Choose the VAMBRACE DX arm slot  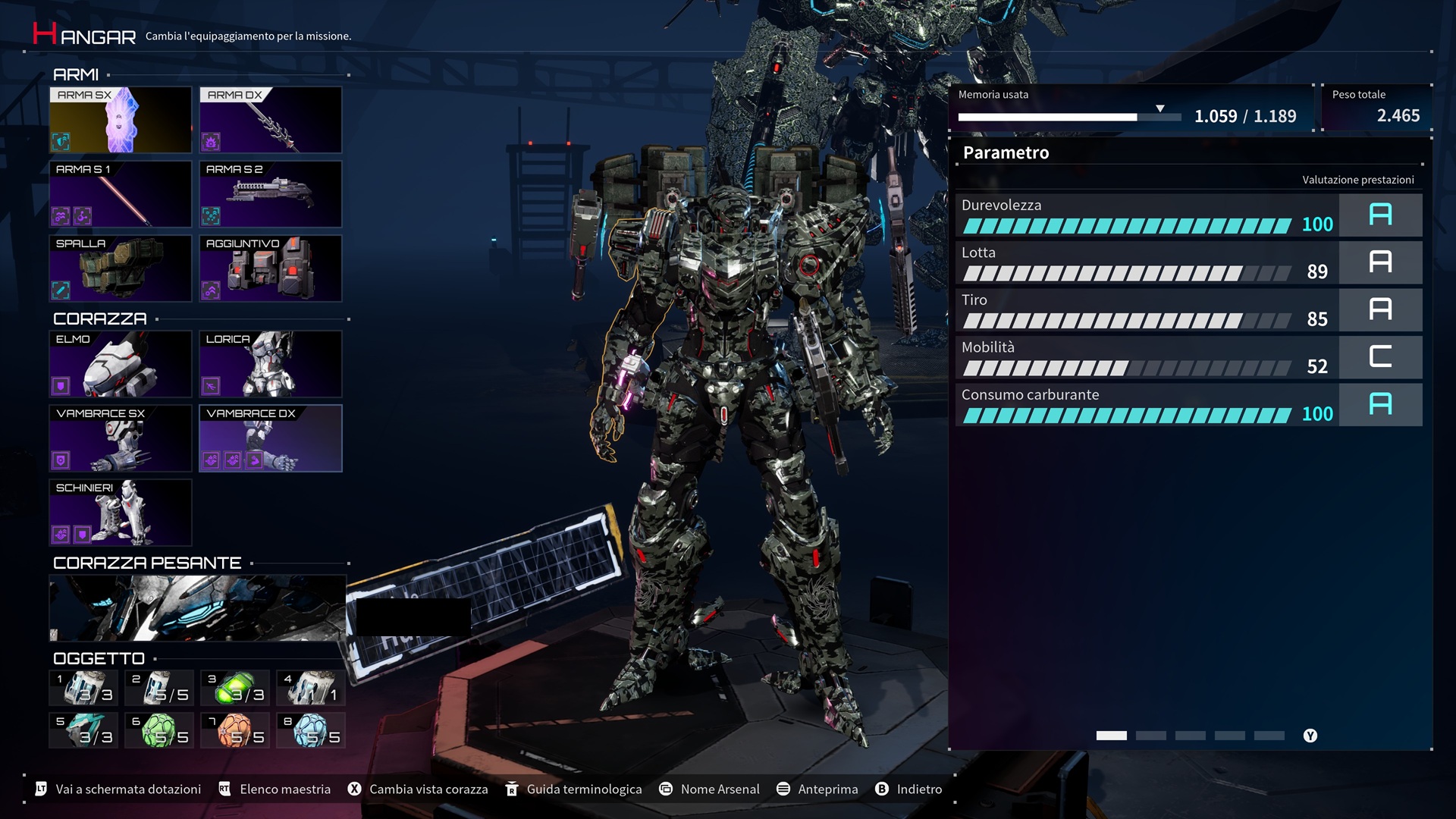pyautogui.click(x=270, y=438)
